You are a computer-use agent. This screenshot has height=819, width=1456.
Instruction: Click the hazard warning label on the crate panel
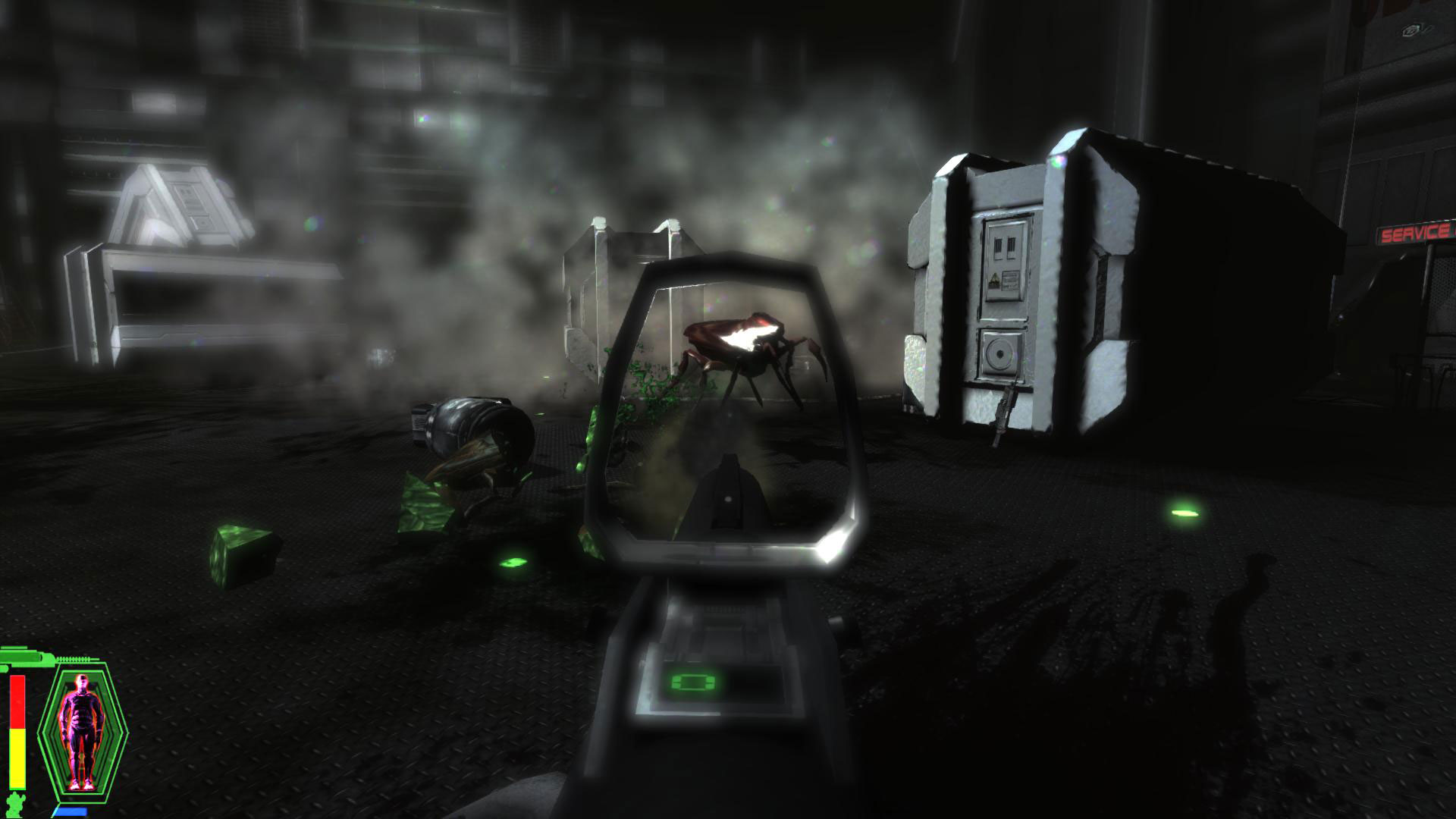(x=994, y=278)
